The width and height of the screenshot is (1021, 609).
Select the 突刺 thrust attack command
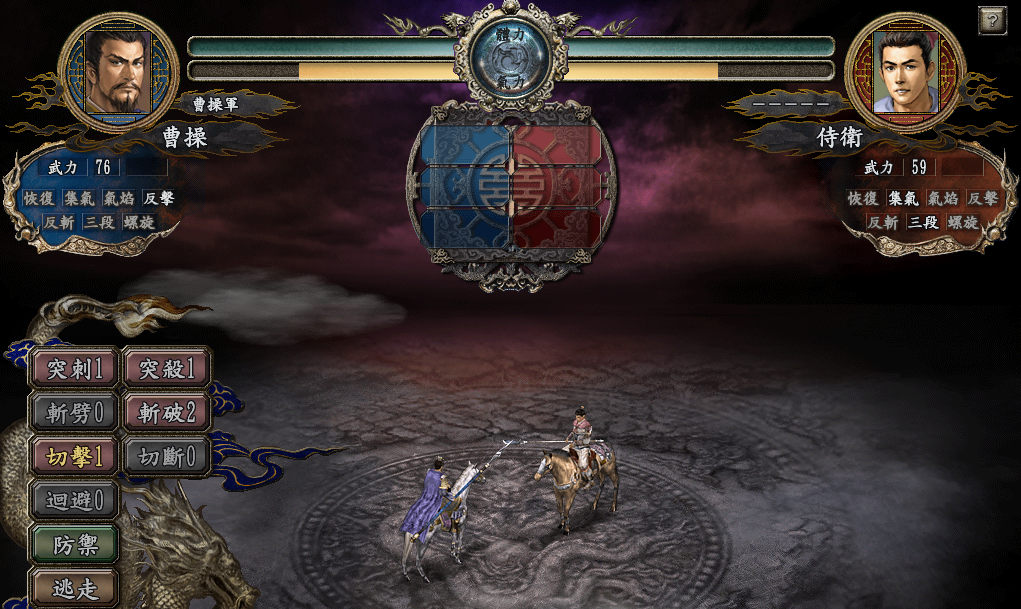75,368
